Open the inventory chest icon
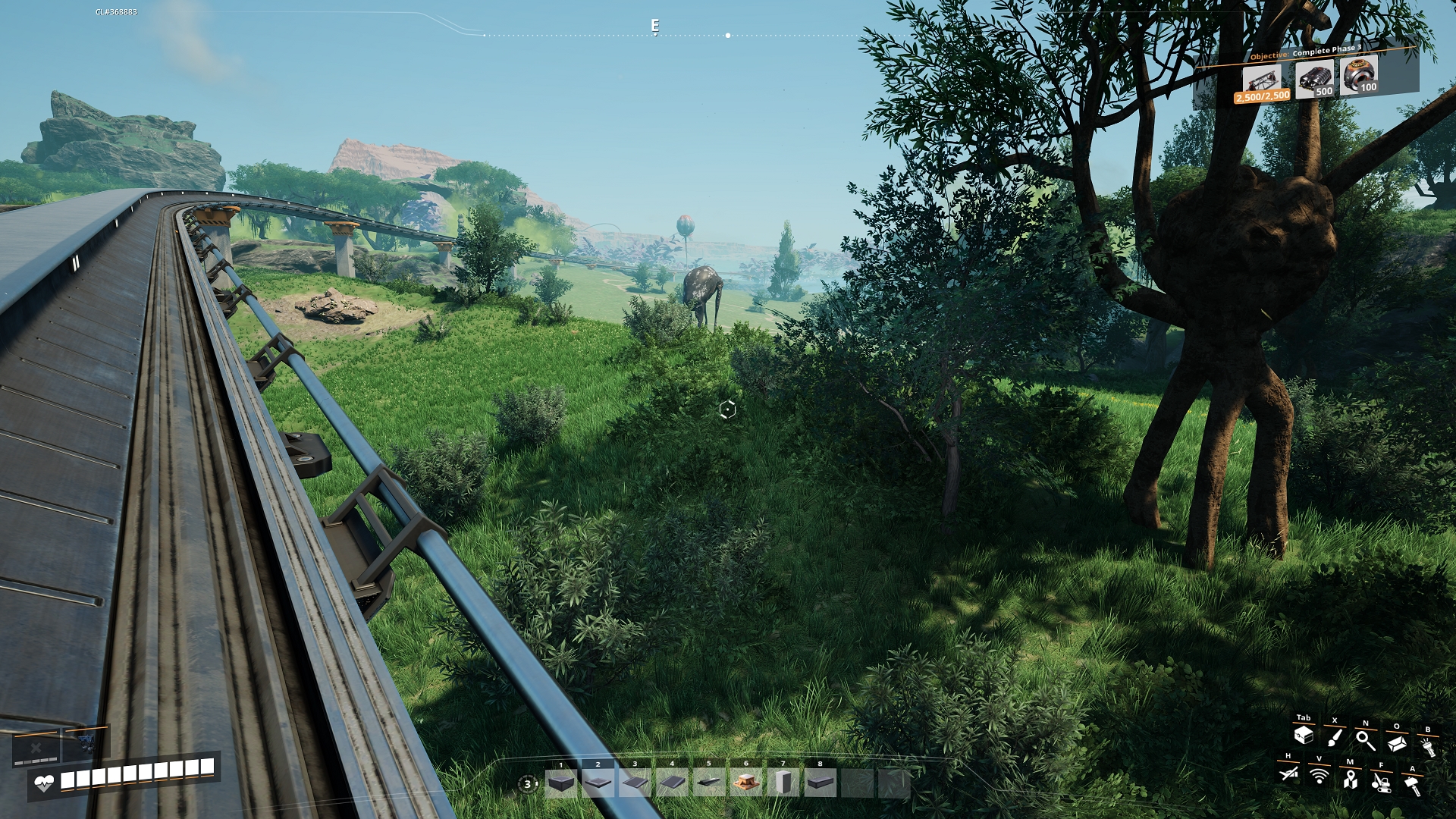This screenshot has height=819, width=1456. point(1304,735)
